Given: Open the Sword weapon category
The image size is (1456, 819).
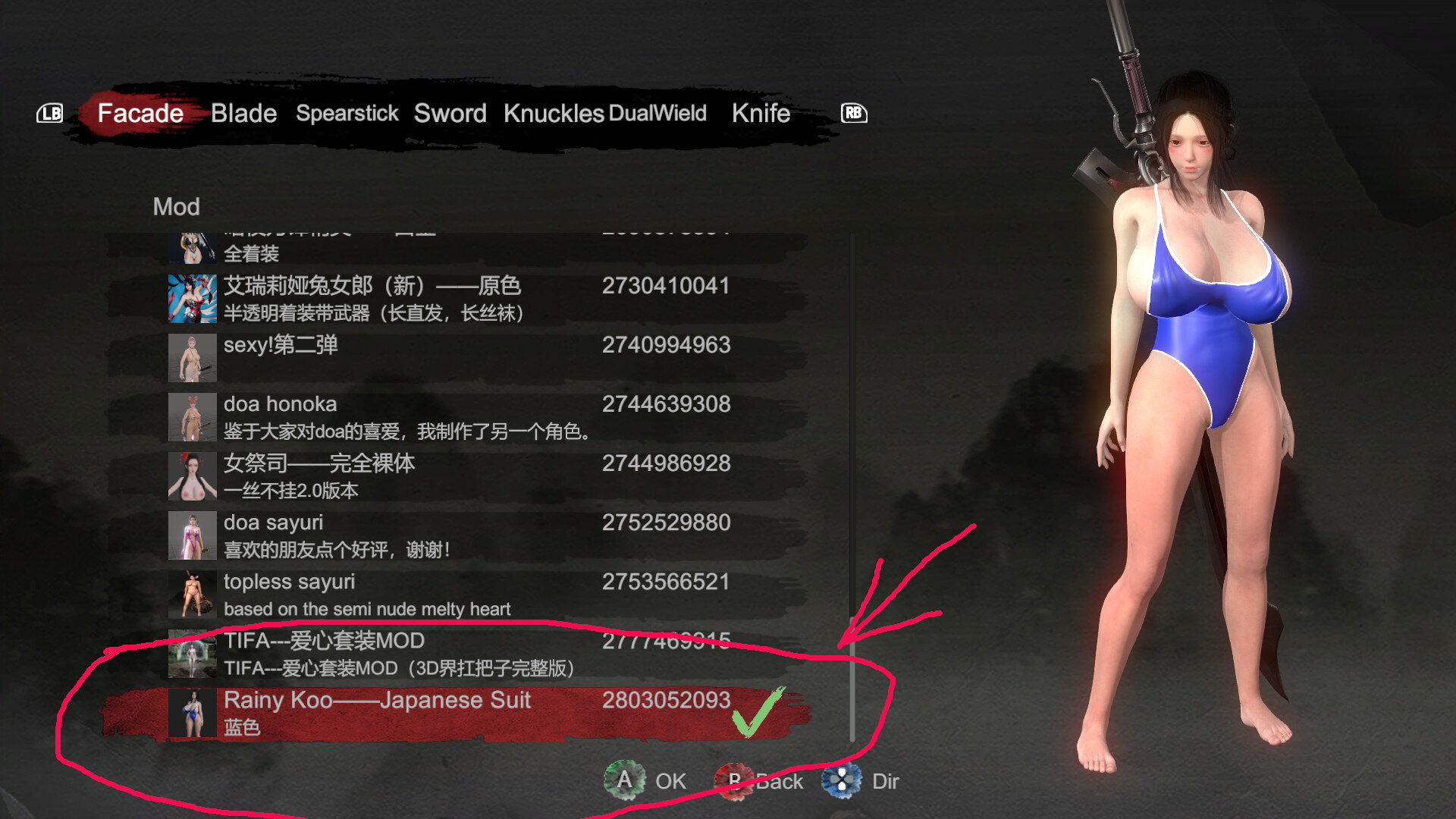Looking at the screenshot, I should 450,113.
